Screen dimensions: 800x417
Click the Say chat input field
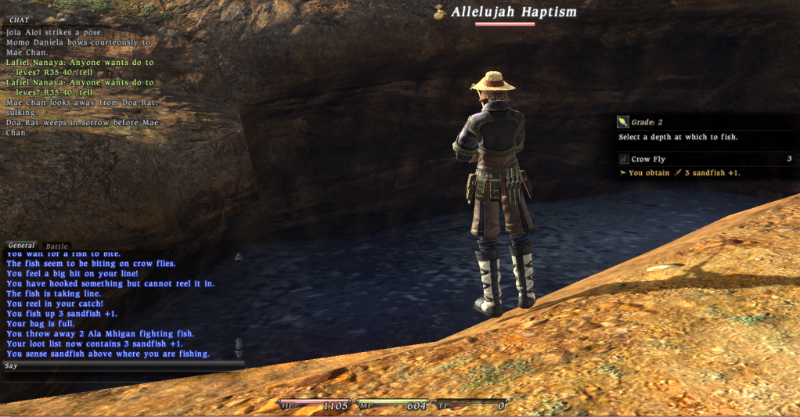[x=120, y=366]
